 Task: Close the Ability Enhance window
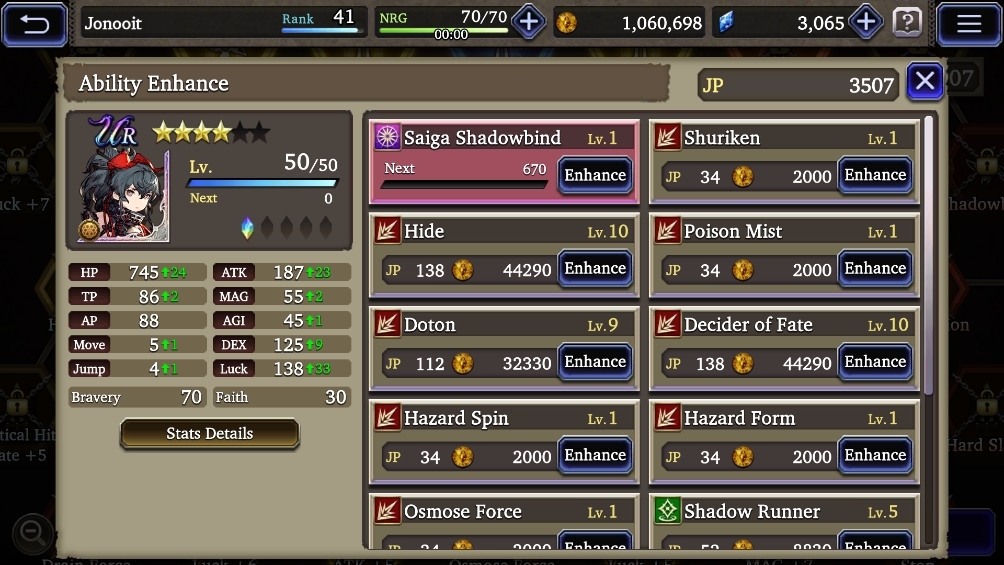click(925, 81)
